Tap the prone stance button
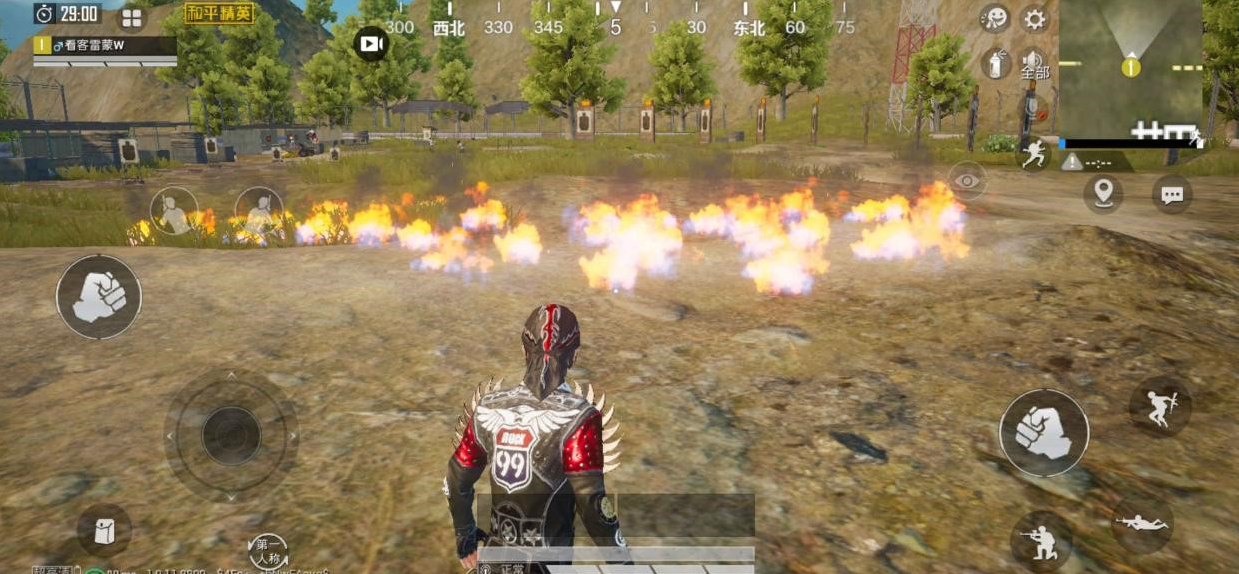 pos(1141,523)
